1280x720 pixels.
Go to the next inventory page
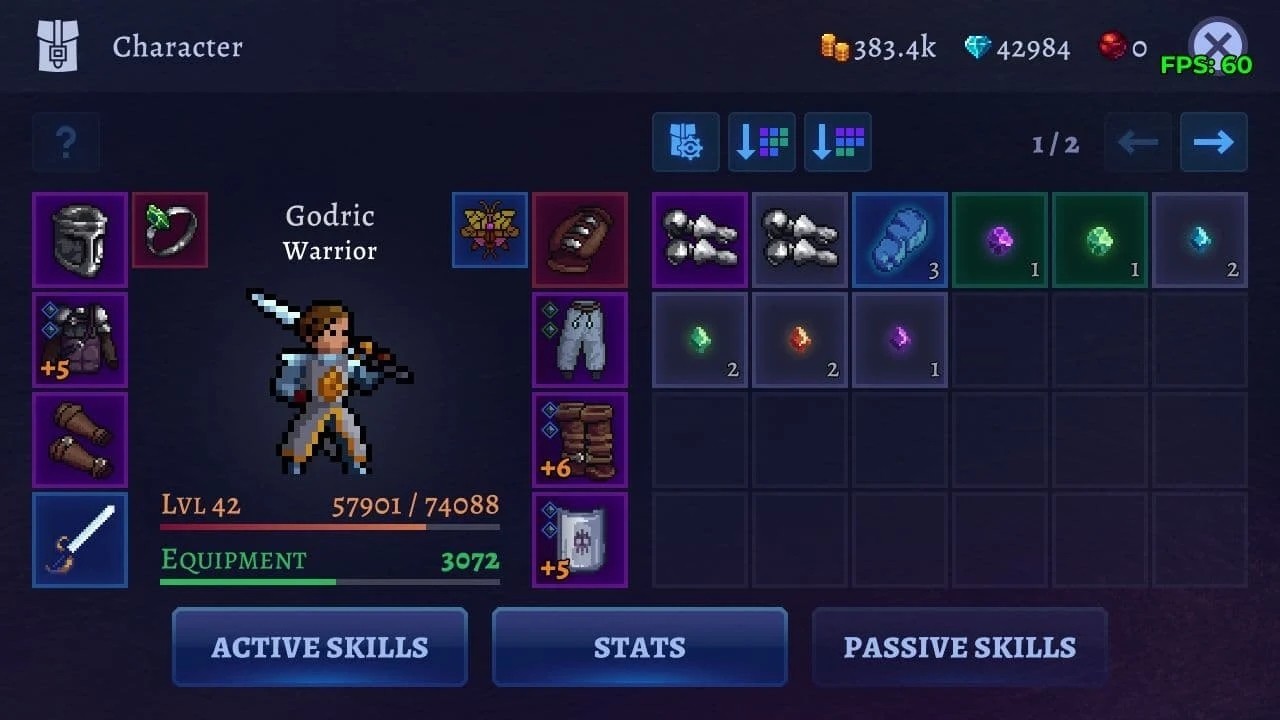pyautogui.click(x=1213, y=142)
